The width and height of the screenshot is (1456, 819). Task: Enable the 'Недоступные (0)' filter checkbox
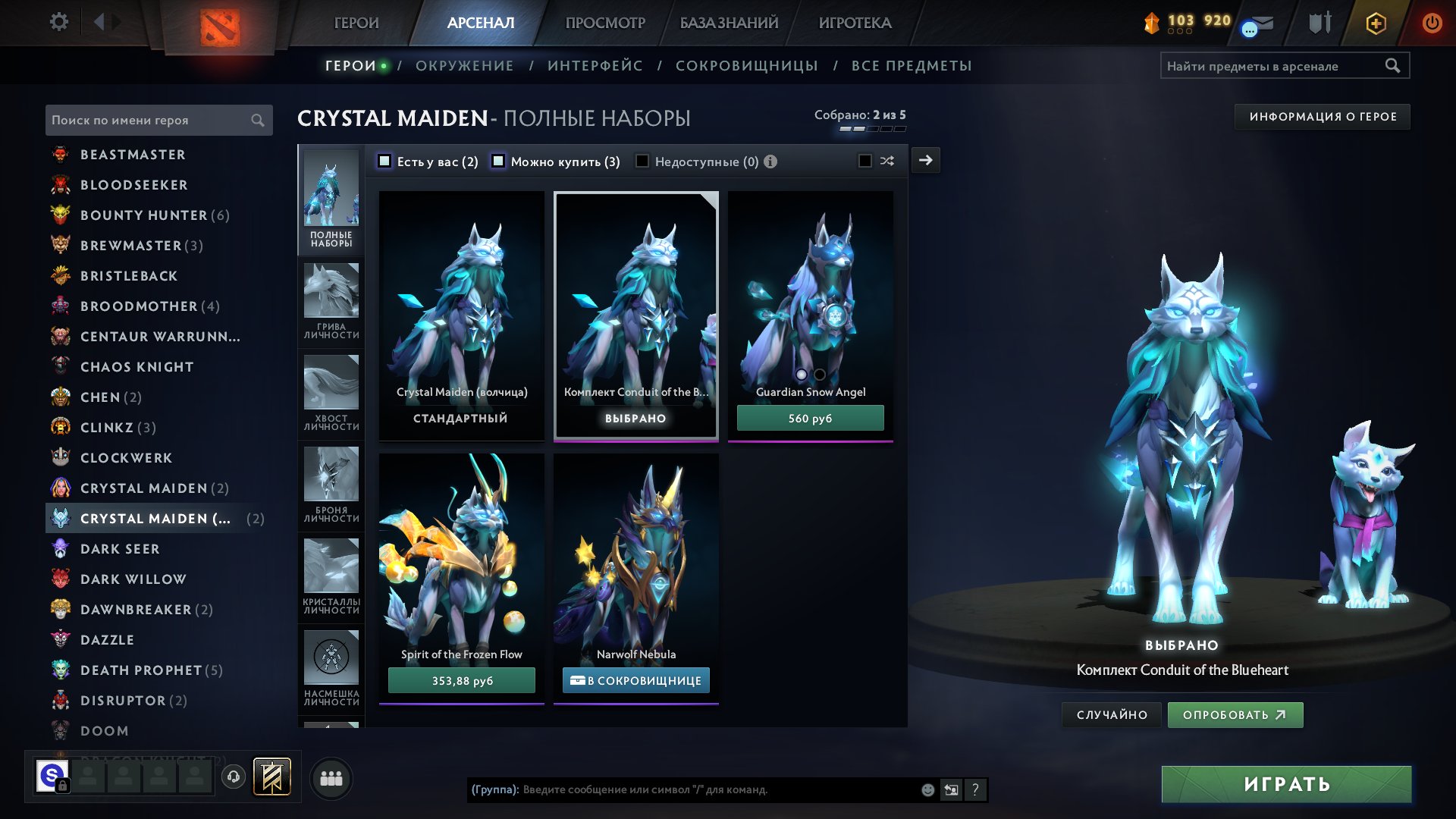point(642,161)
